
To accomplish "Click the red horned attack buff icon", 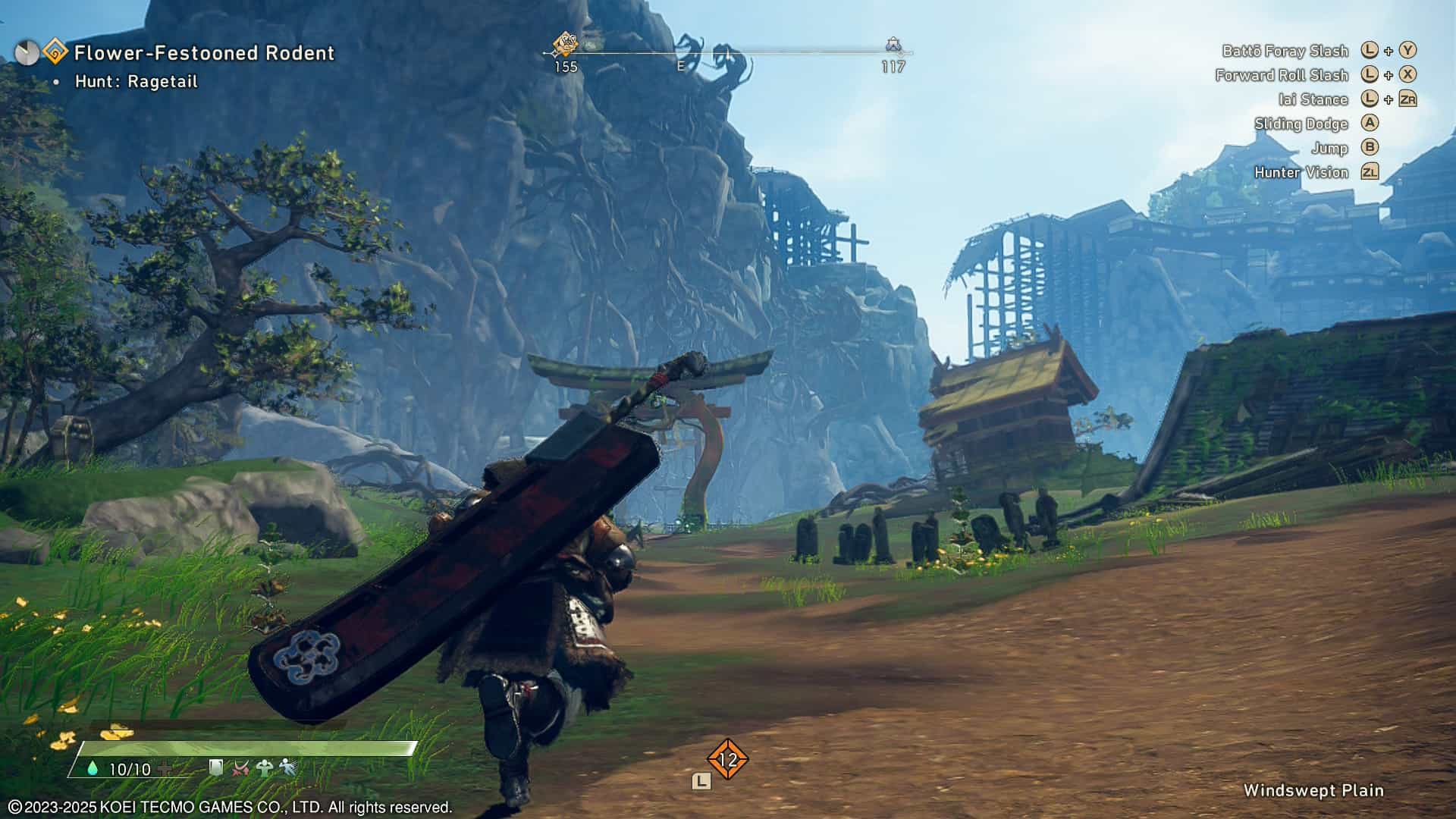I will tap(240, 768).
